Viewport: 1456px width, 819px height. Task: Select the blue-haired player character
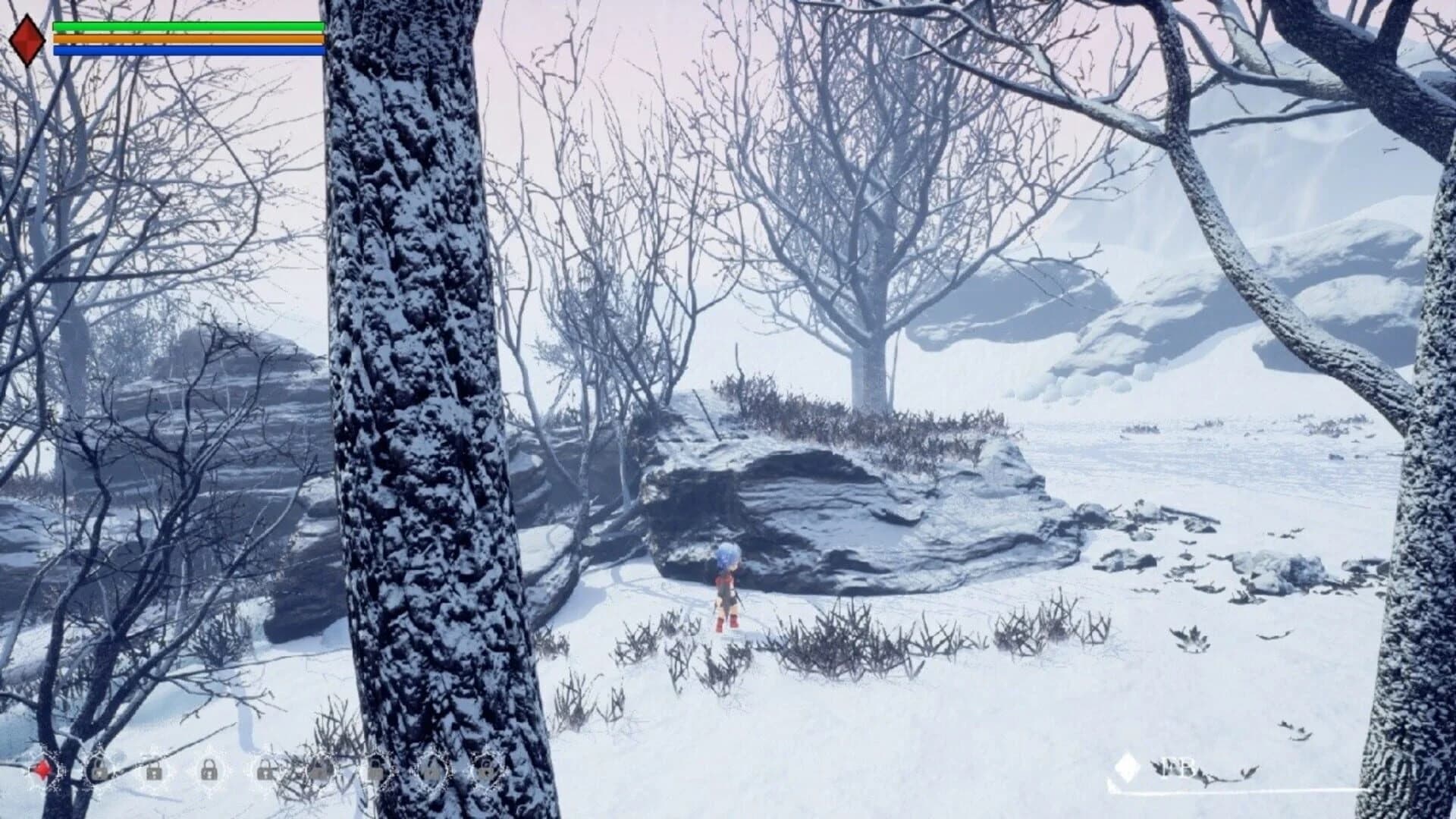[x=726, y=588]
